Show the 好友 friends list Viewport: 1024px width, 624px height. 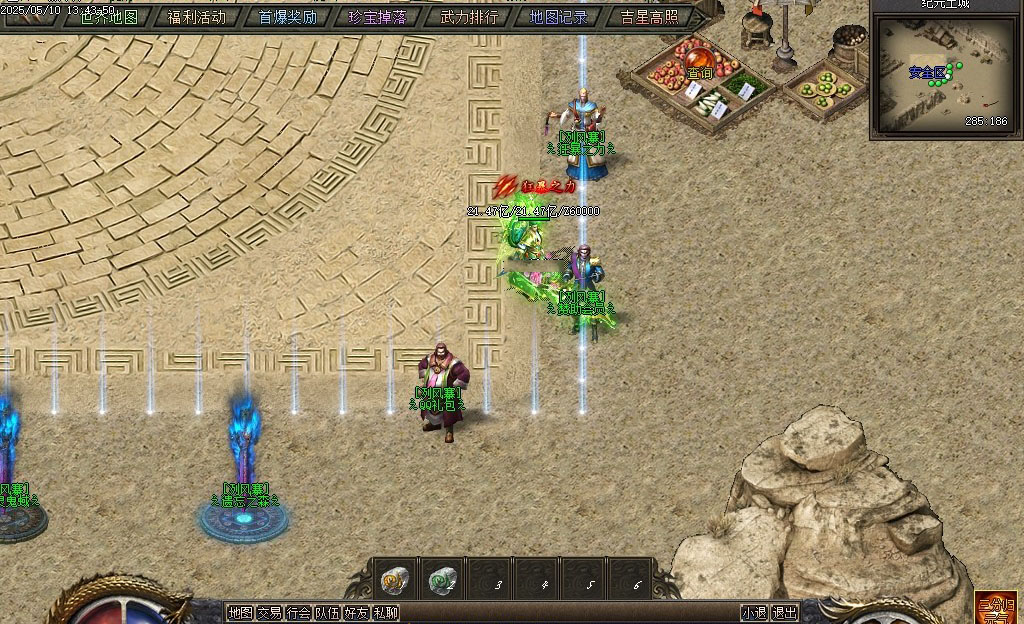click(x=357, y=613)
